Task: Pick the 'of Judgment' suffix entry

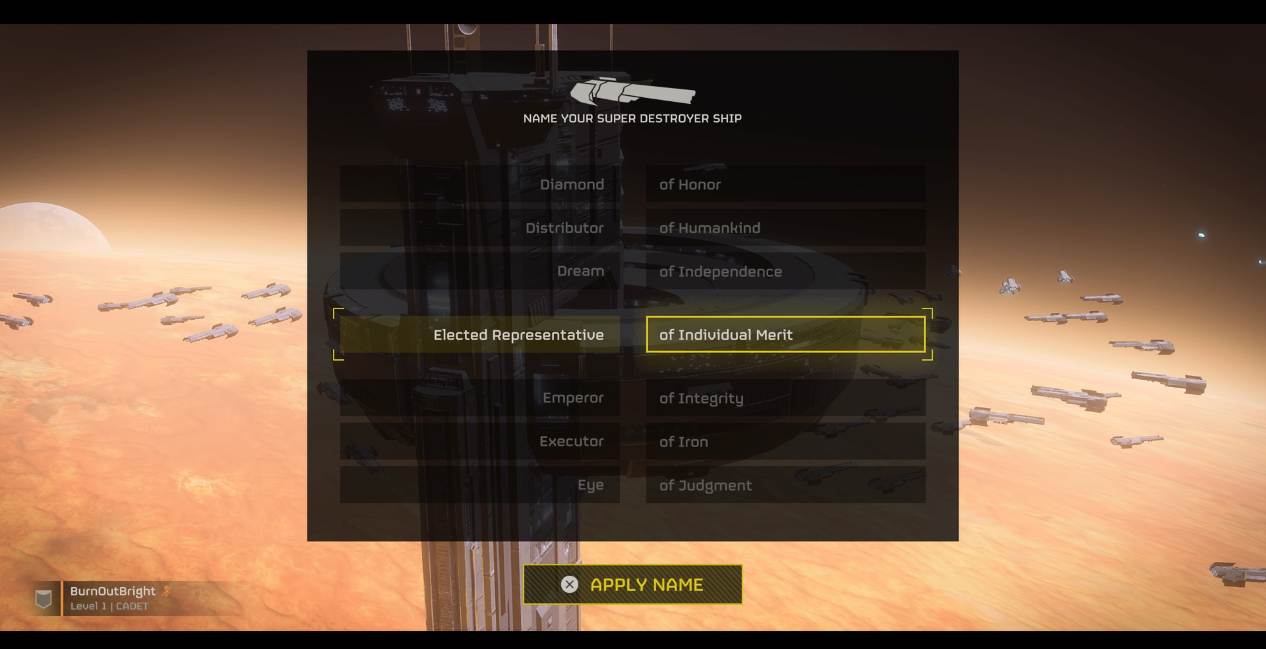Action: click(785, 486)
